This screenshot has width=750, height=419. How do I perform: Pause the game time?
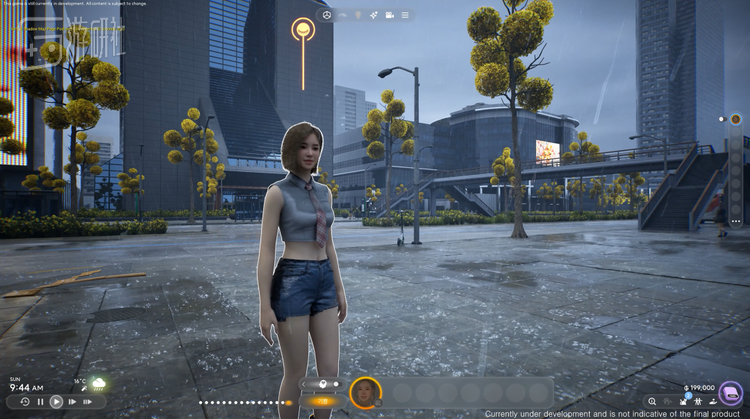click(x=40, y=401)
